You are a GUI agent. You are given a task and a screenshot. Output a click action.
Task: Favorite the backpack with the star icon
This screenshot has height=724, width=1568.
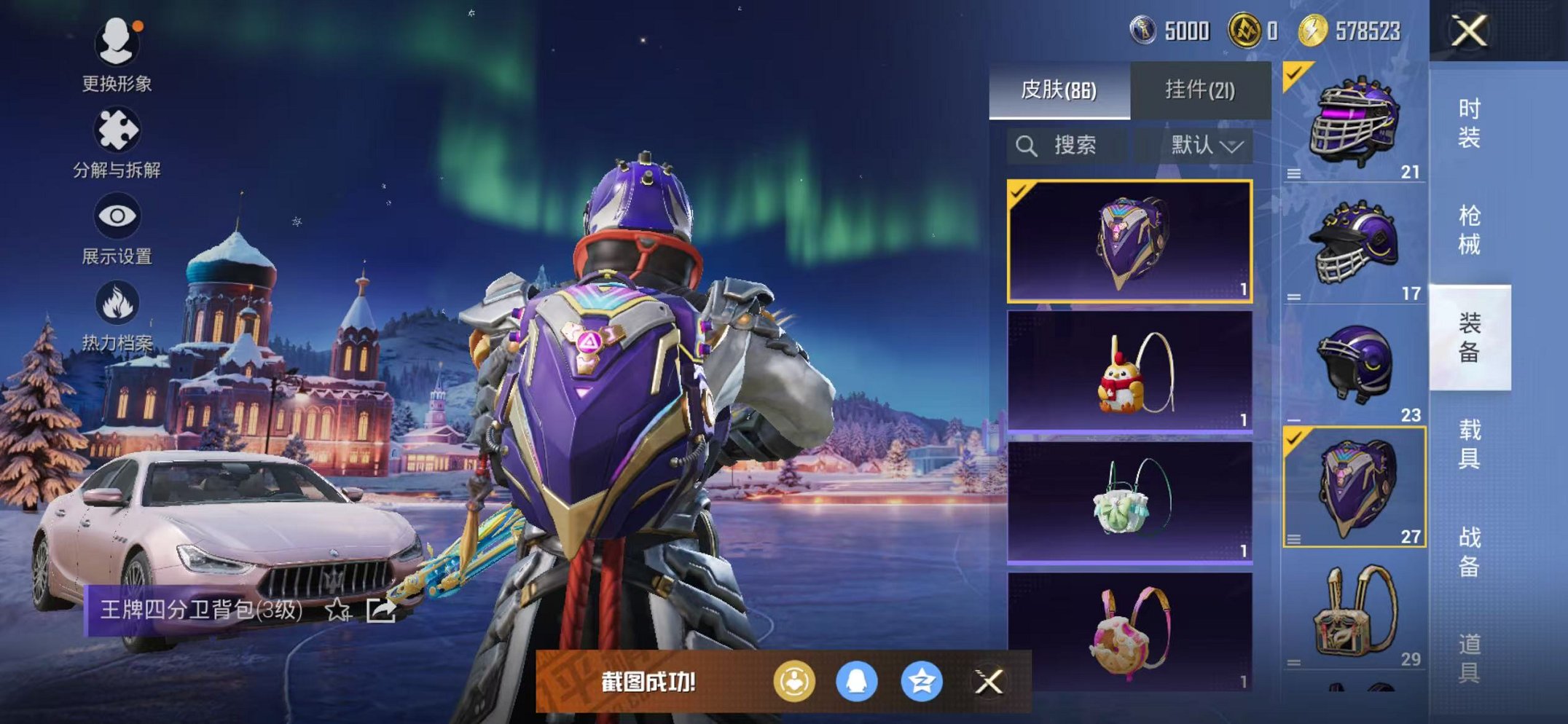(337, 610)
